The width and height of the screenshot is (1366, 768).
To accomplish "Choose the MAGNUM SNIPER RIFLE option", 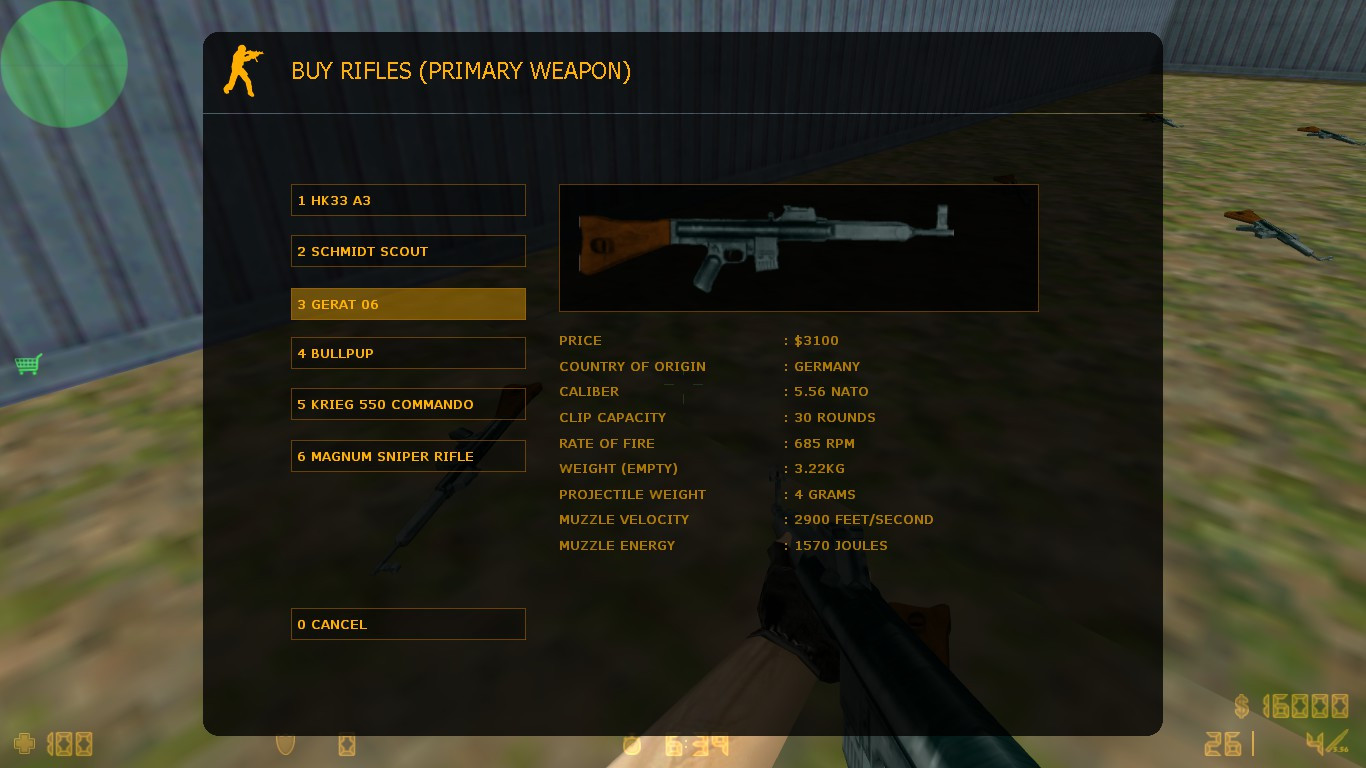I will pyautogui.click(x=408, y=455).
